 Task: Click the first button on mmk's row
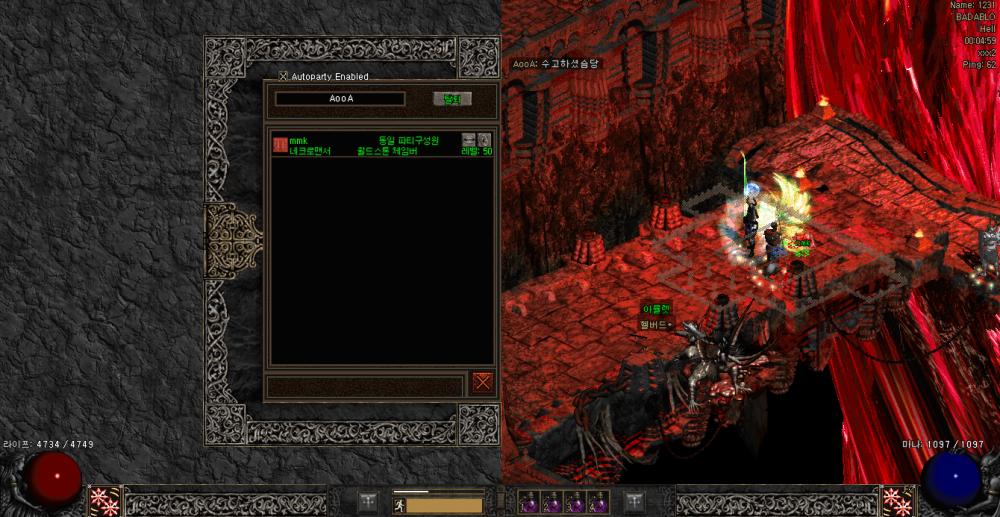(468, 139)
